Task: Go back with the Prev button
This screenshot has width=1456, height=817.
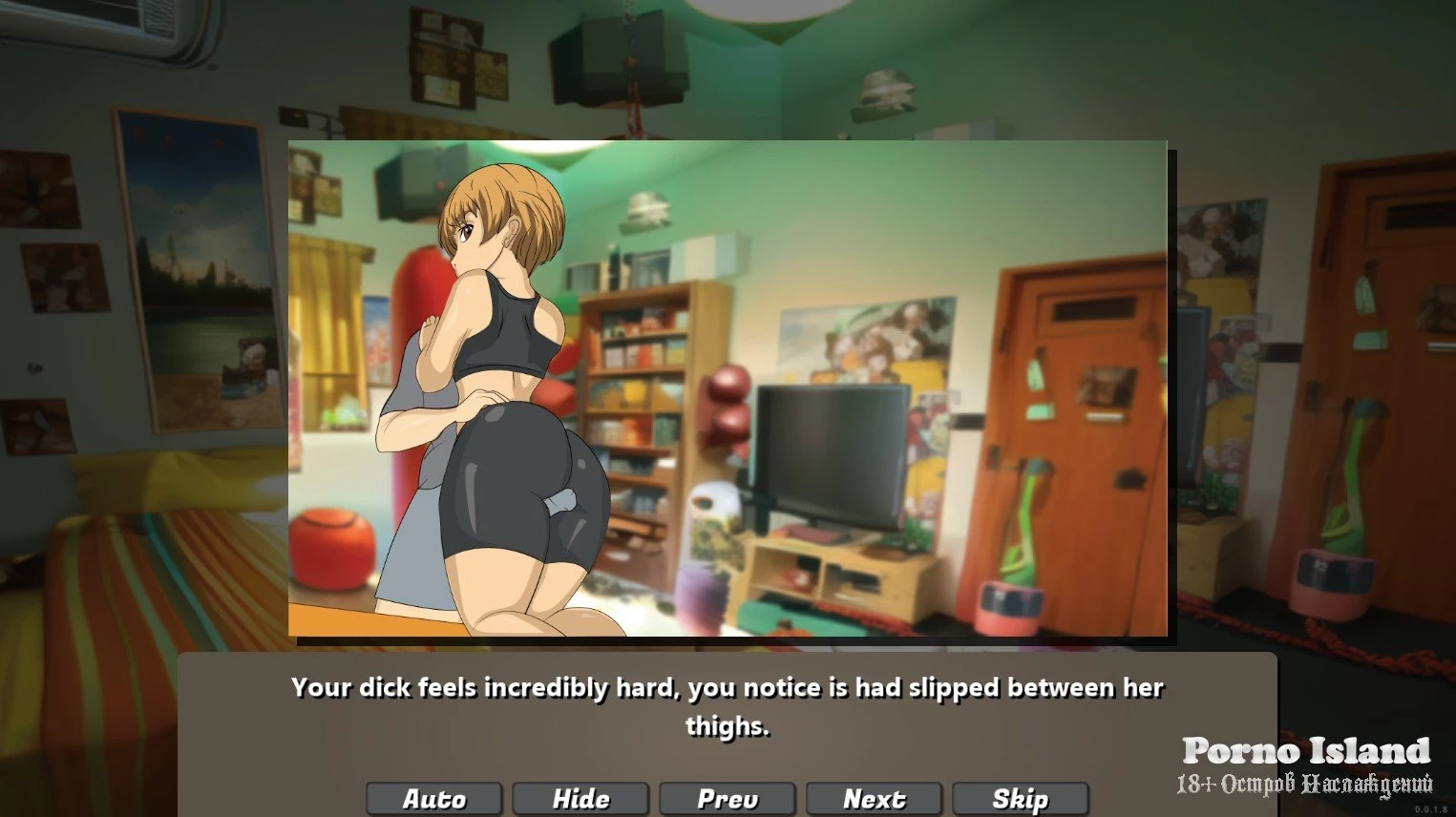Action: 728,799
